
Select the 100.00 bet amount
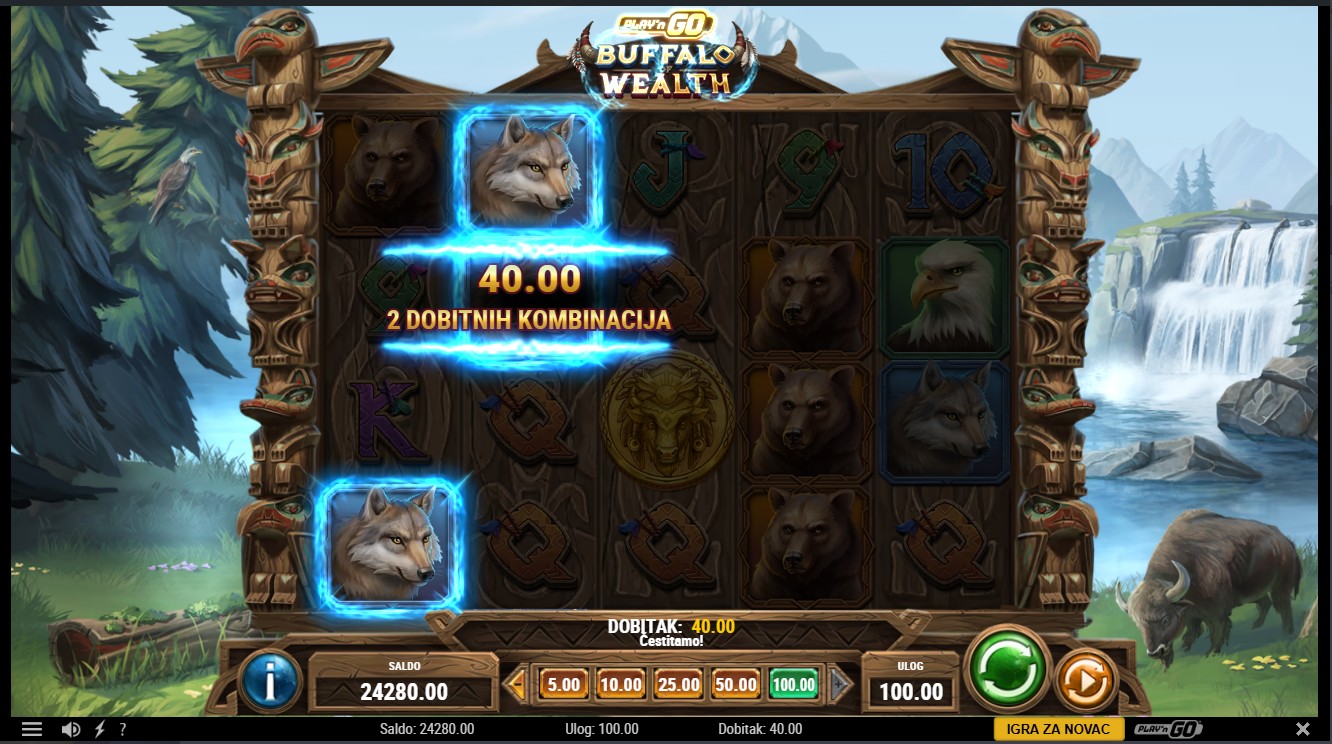pos(794,685)
